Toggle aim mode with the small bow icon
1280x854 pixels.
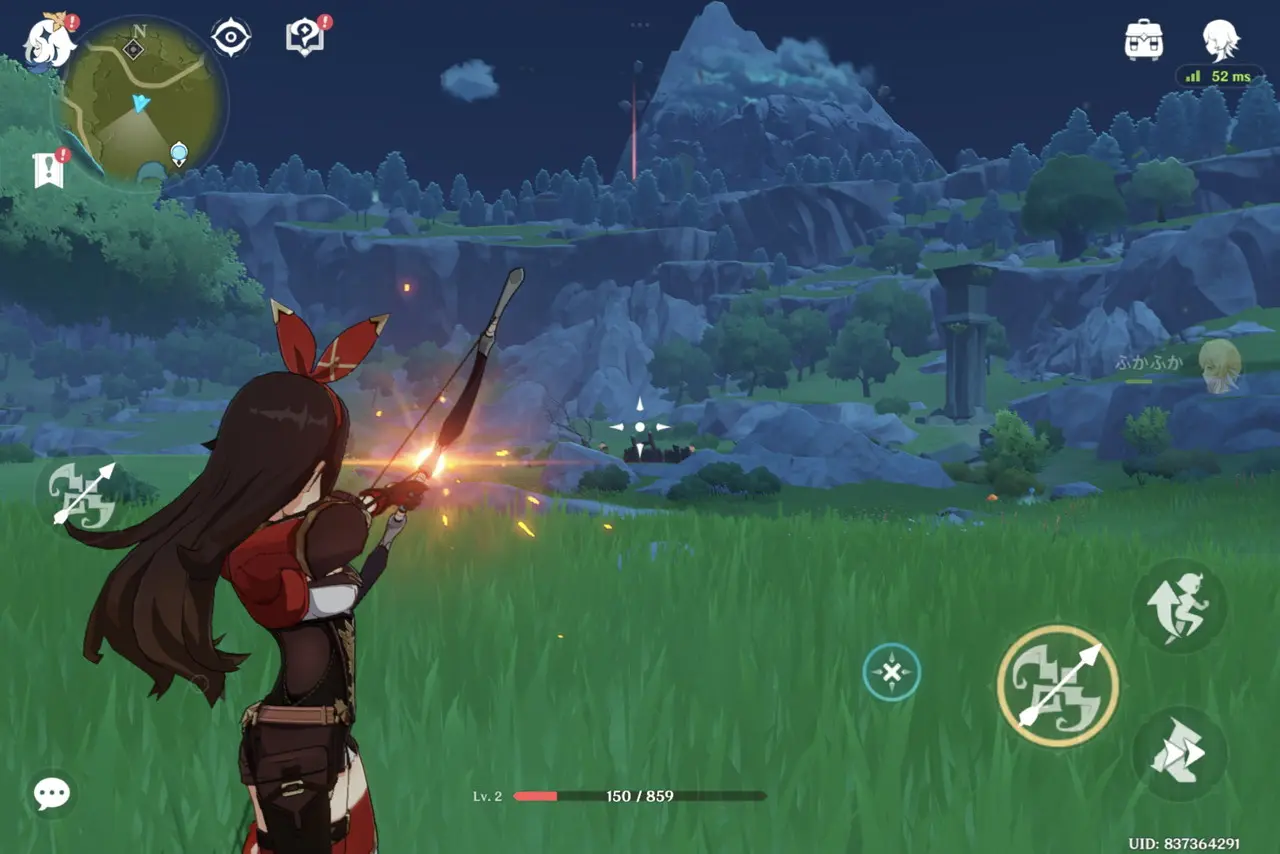pyautogui.click(x=83, y=493)
